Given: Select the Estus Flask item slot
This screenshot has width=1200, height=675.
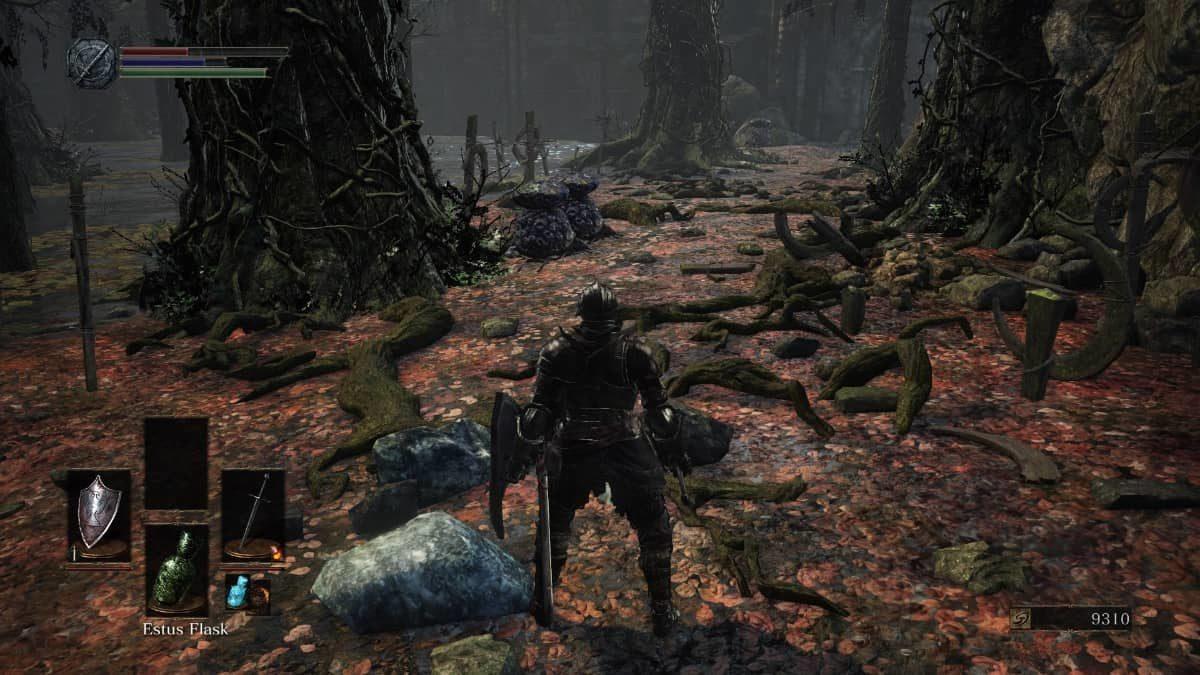Looking at the screenshot, I should [x=176, y=569].
